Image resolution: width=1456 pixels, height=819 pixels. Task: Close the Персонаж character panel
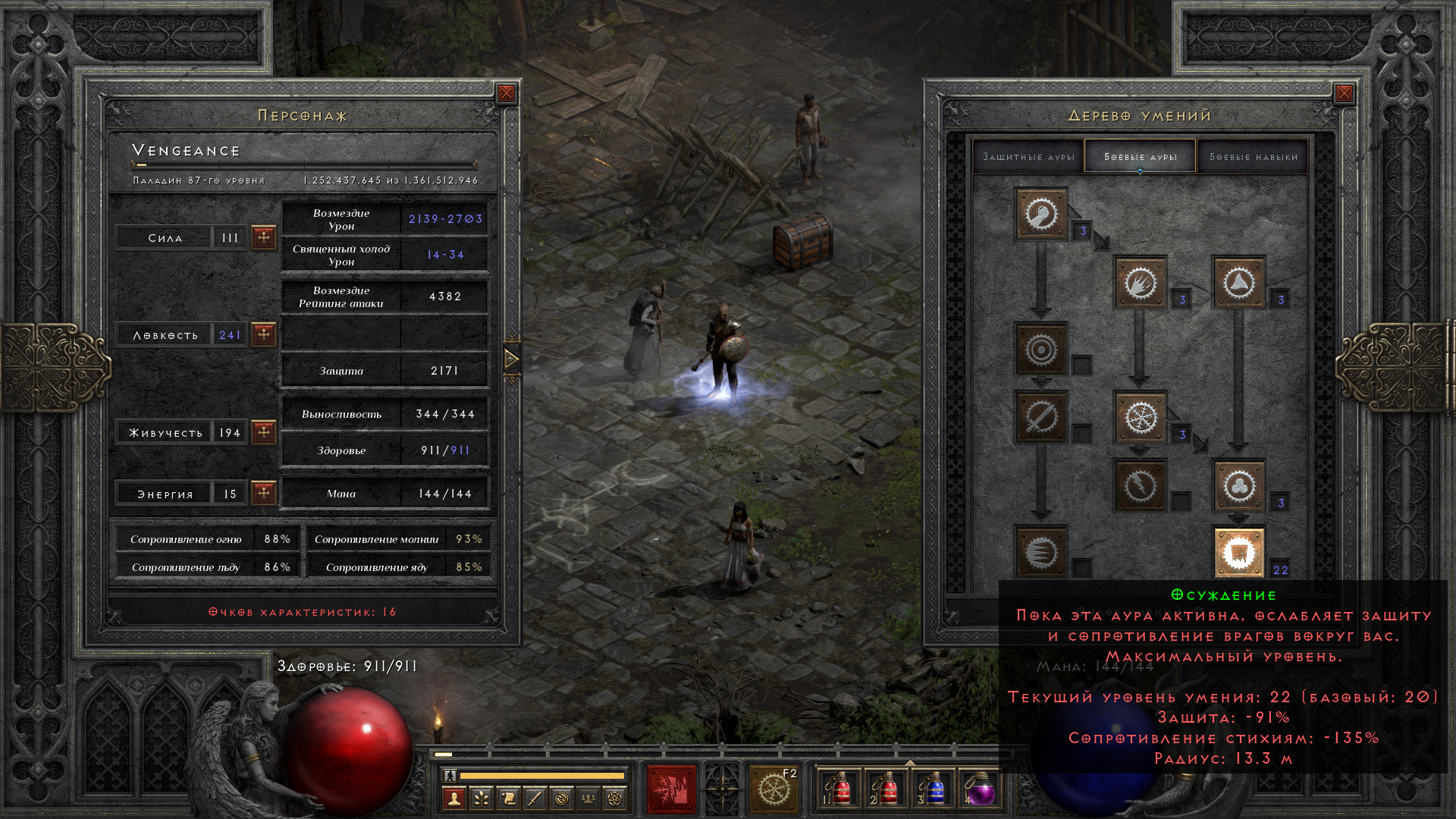pos(507,93)
